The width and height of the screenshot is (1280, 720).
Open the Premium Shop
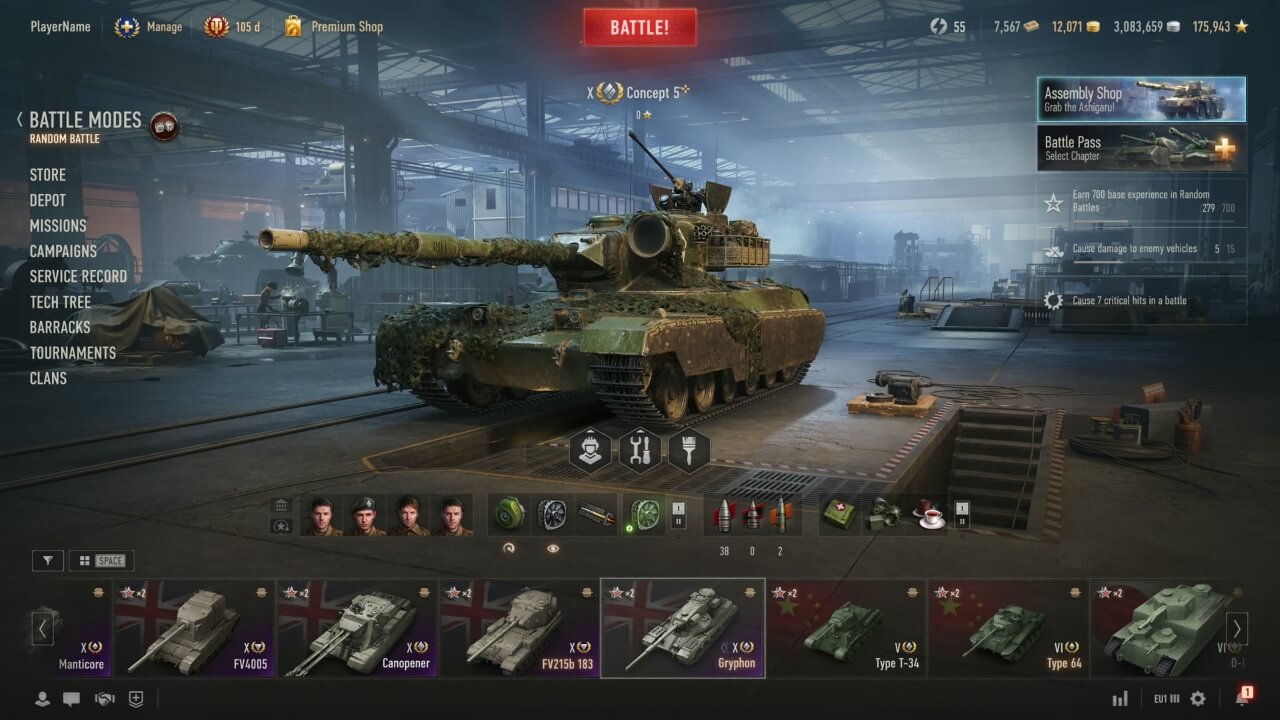click(346, 27)
